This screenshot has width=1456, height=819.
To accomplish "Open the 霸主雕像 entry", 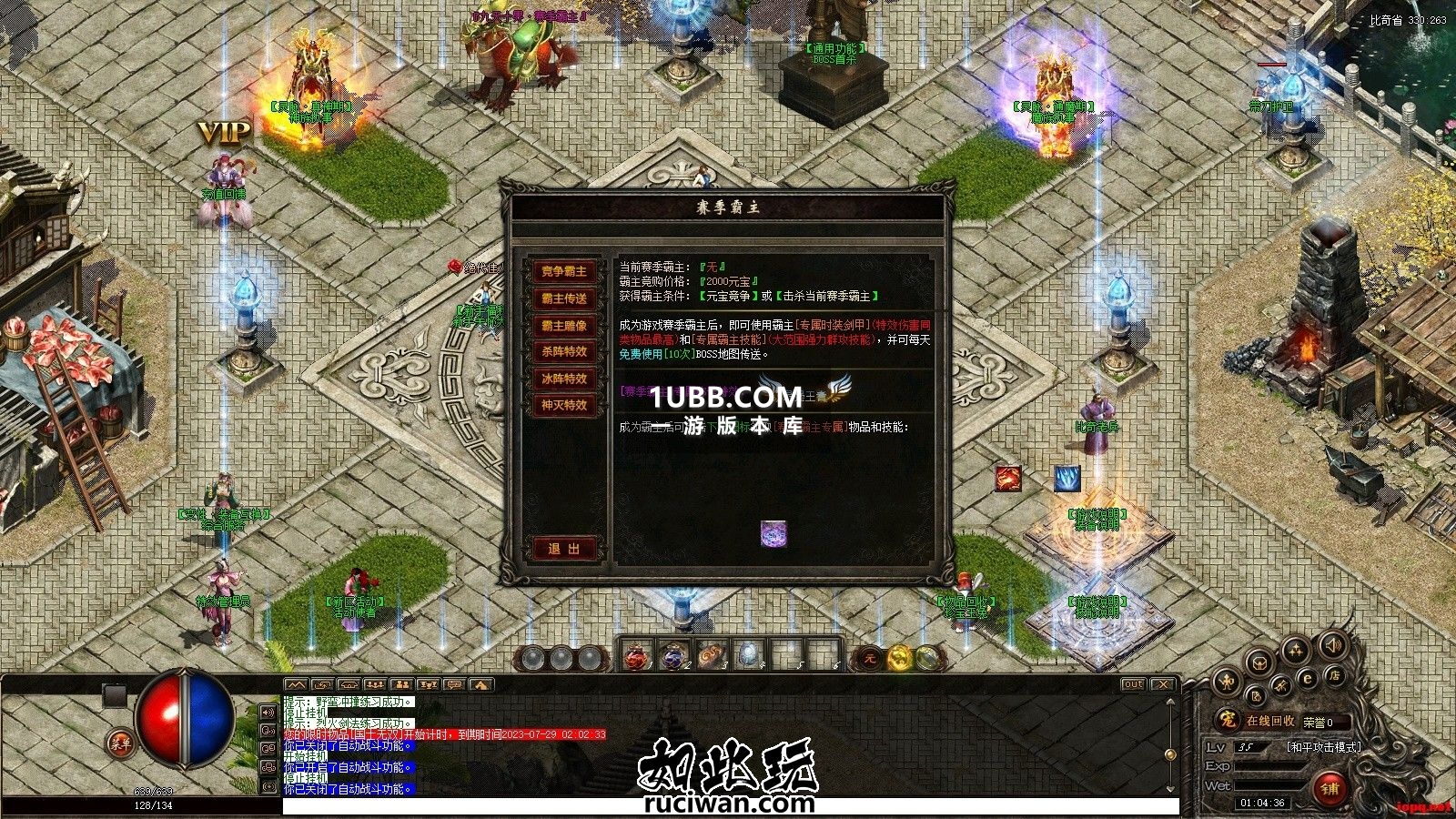I will [564, 325].
